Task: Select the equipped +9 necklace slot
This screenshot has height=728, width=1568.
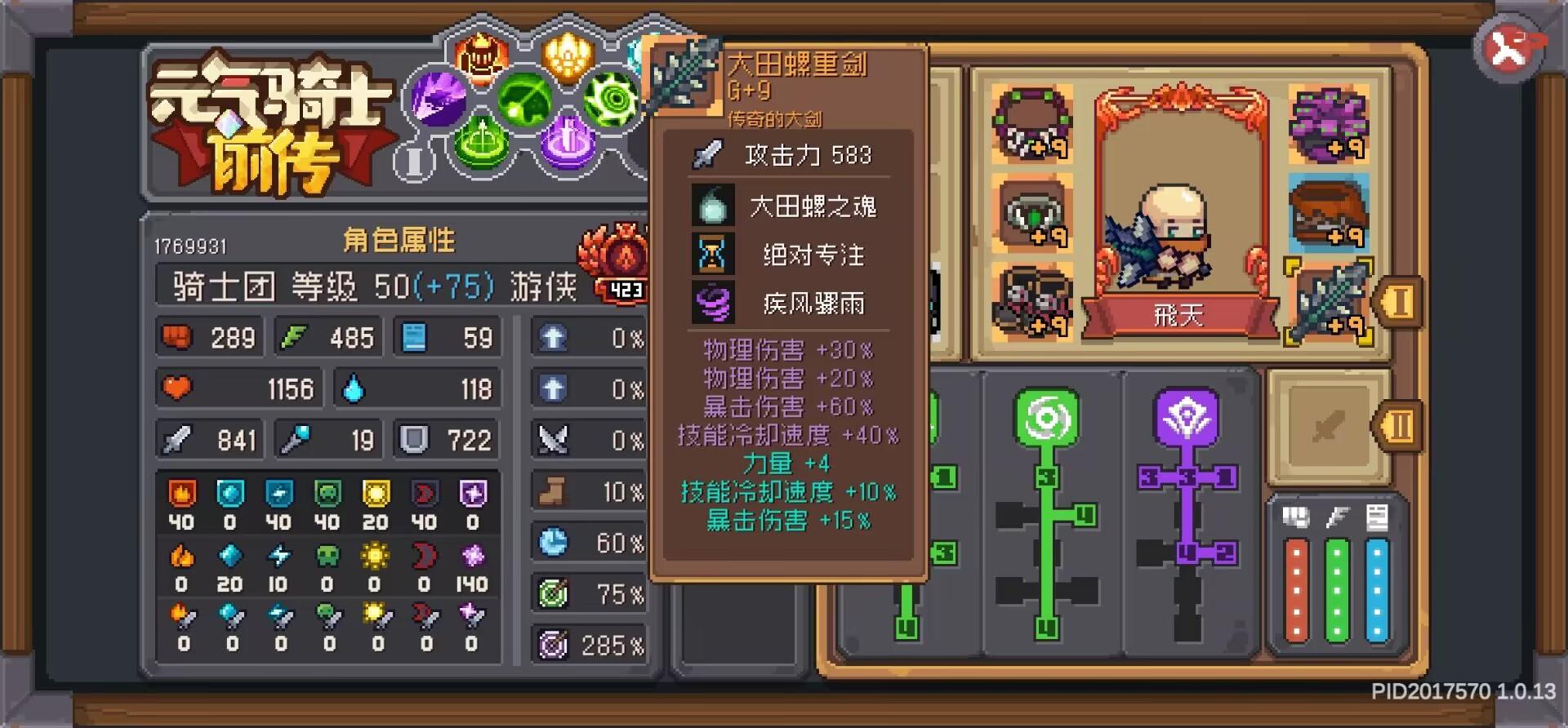Action: coord(1031,122)
